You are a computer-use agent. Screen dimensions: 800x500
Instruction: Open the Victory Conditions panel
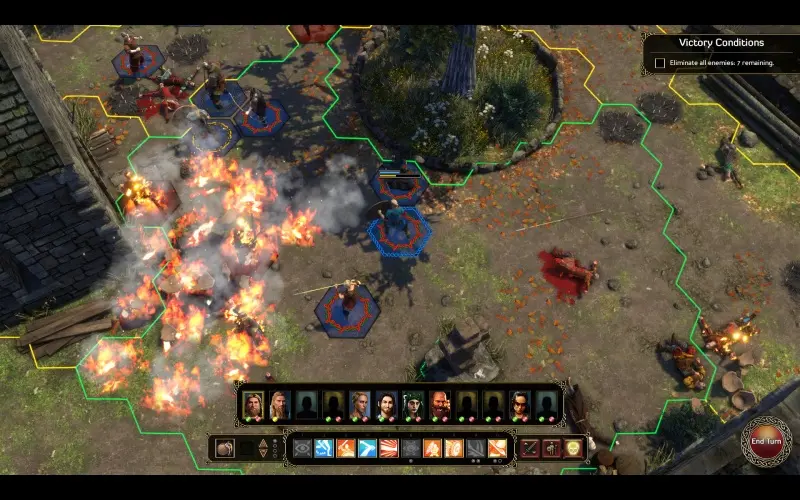[x=721, y=43]
